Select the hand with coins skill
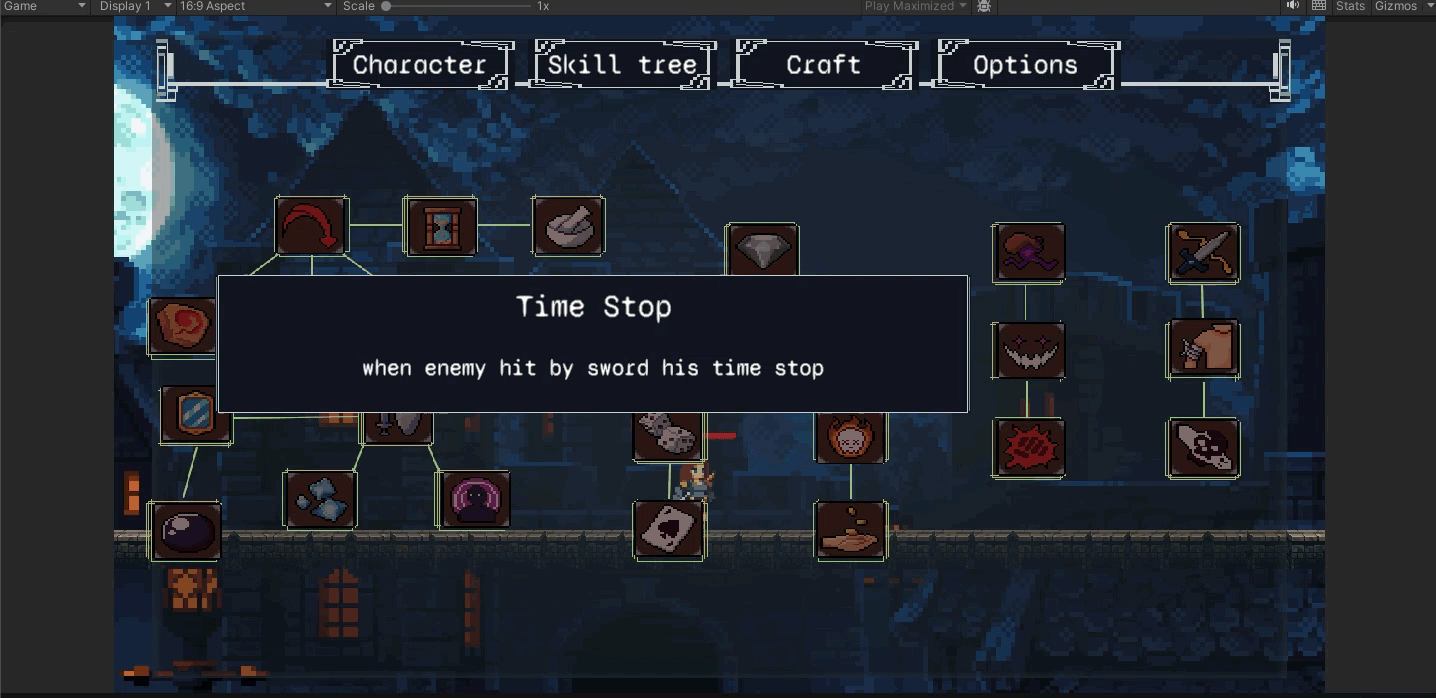Screen dimensions: 1436x698 click(x=850, y=530)
